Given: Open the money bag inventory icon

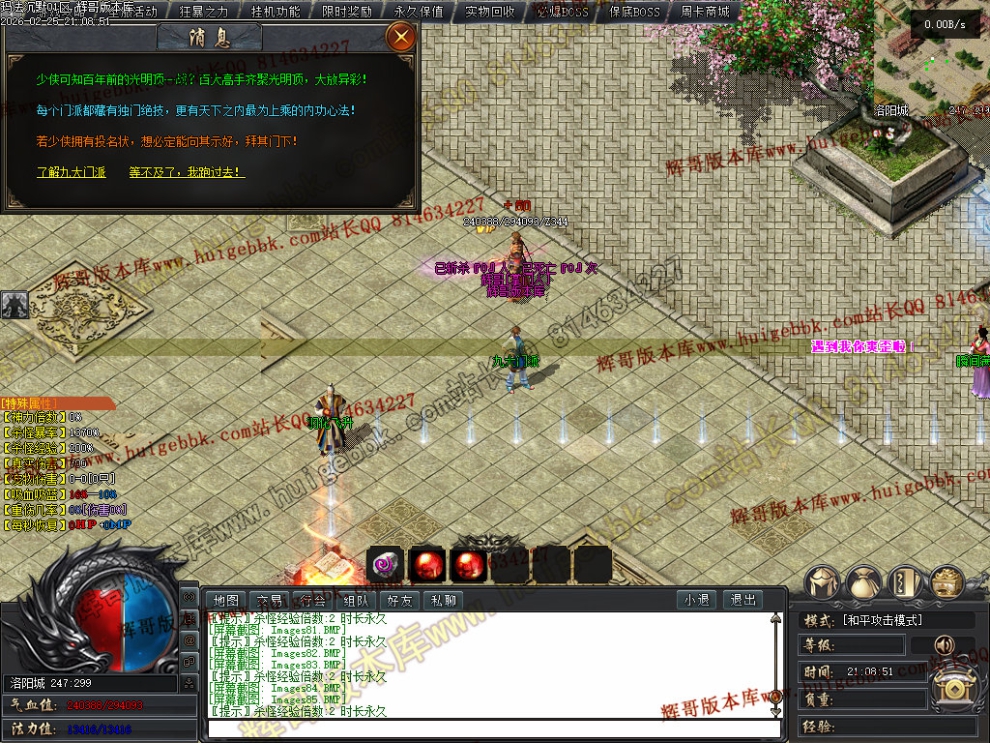Looking at the screenshot, I should 864,582.
